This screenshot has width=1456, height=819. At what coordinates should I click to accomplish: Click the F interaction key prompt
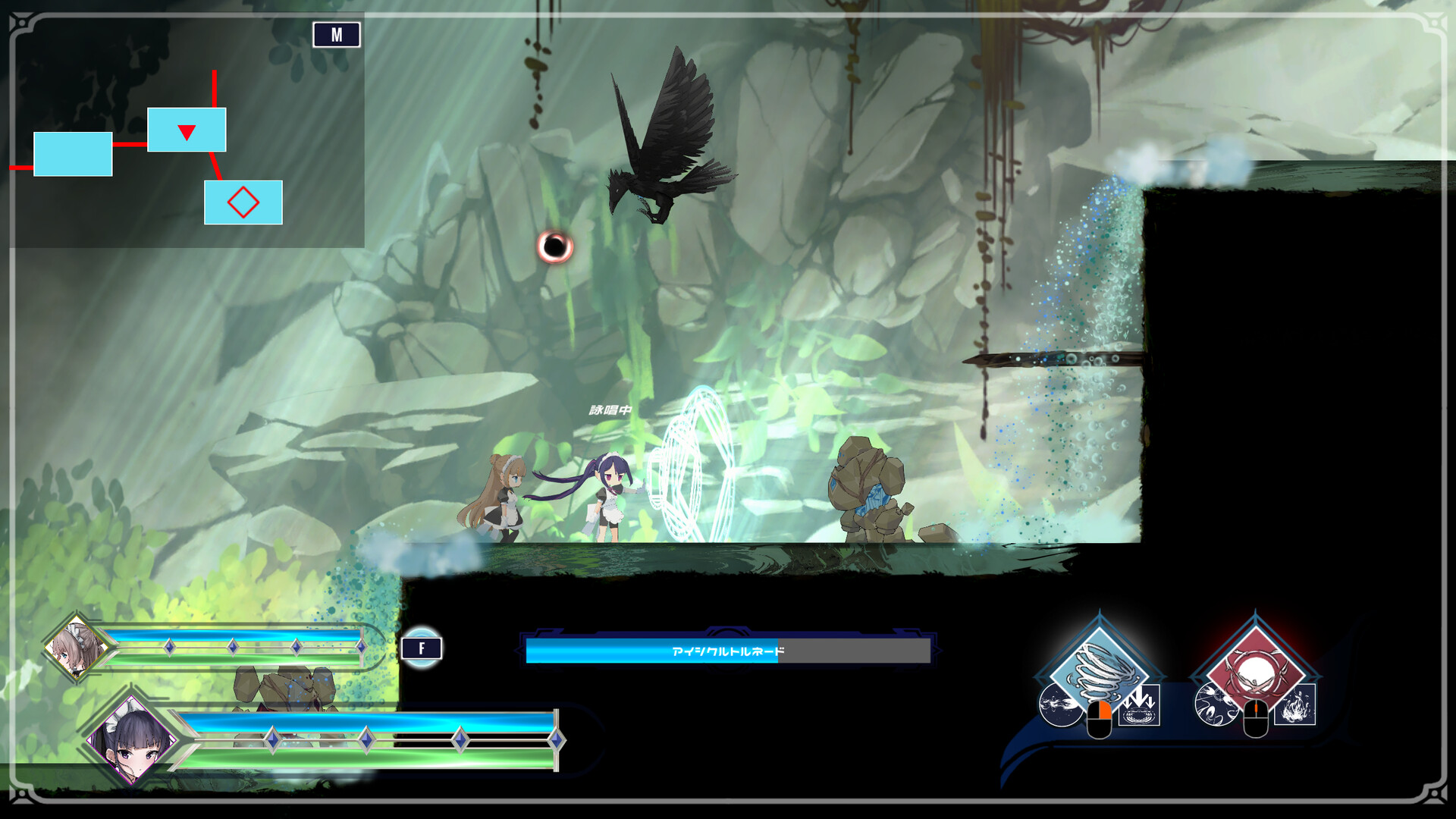pyautogui.click(x=422, y=649)
